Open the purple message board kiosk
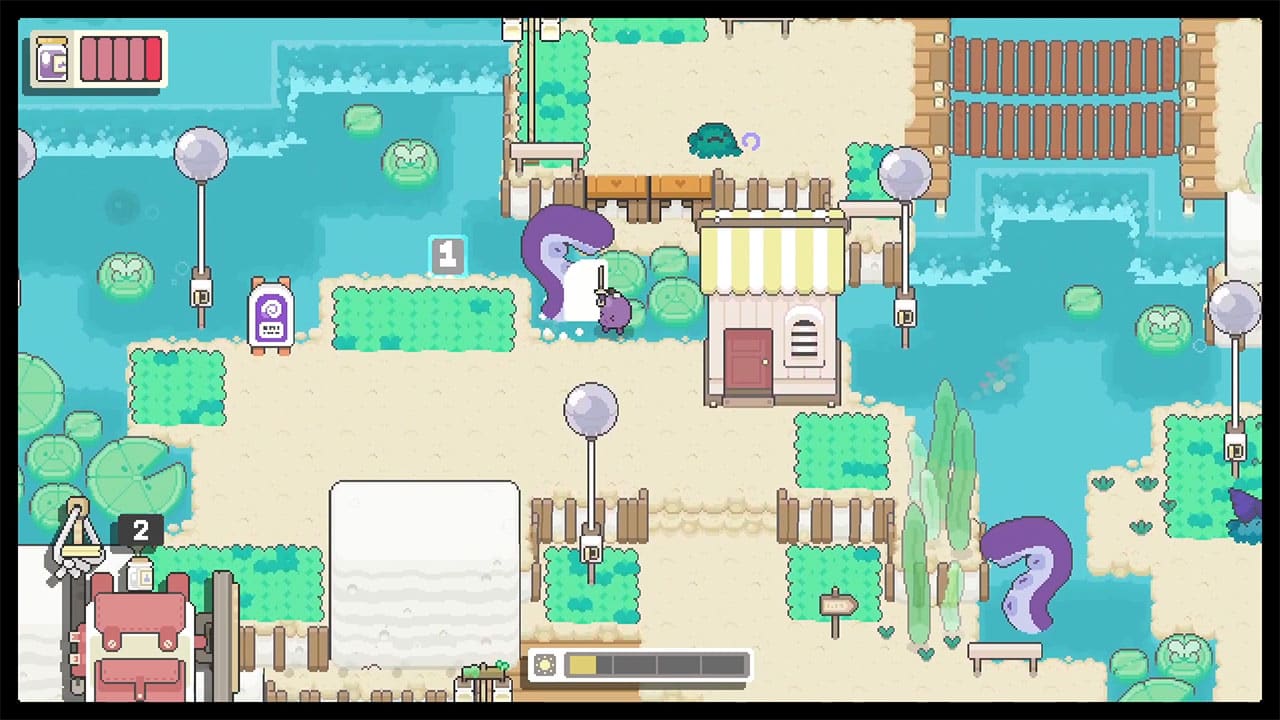The image size is (1280, 720). pyautogui.click(x=270, y=315)
